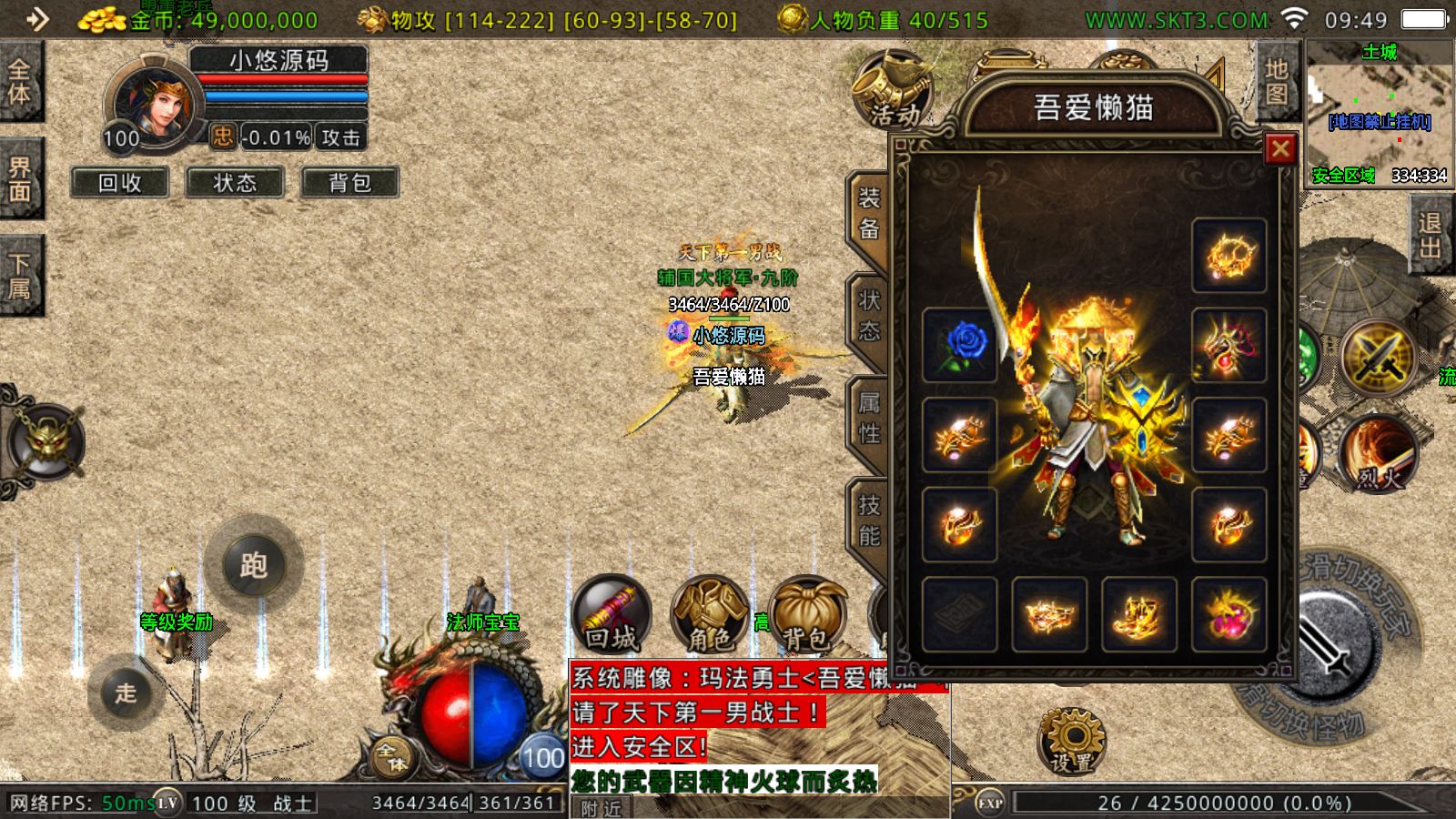The width and height of the screenshot is (1456, 819).
Task: Open the 状态 button under the portrait
Action: click(235, 183)
